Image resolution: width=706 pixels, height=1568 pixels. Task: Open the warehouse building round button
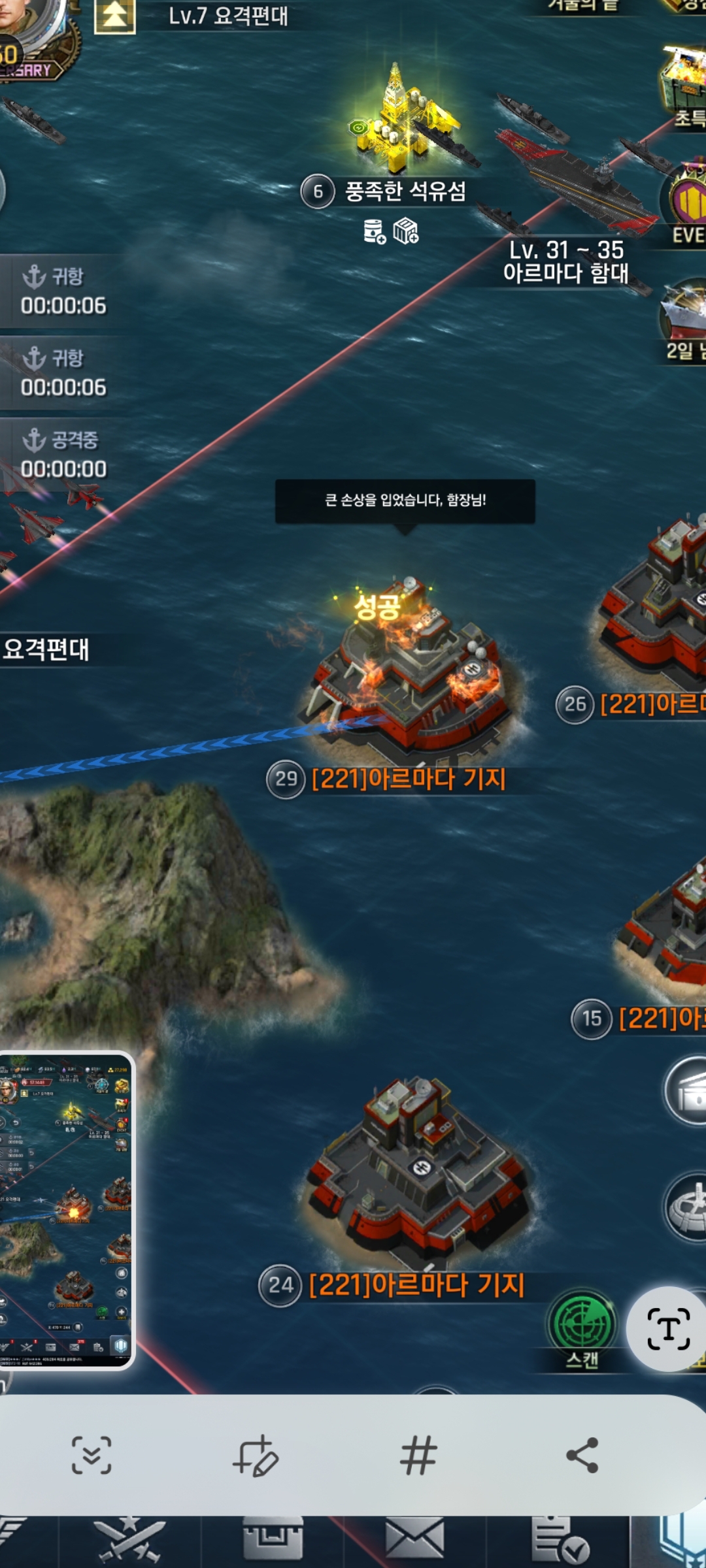pos(686,1090)
